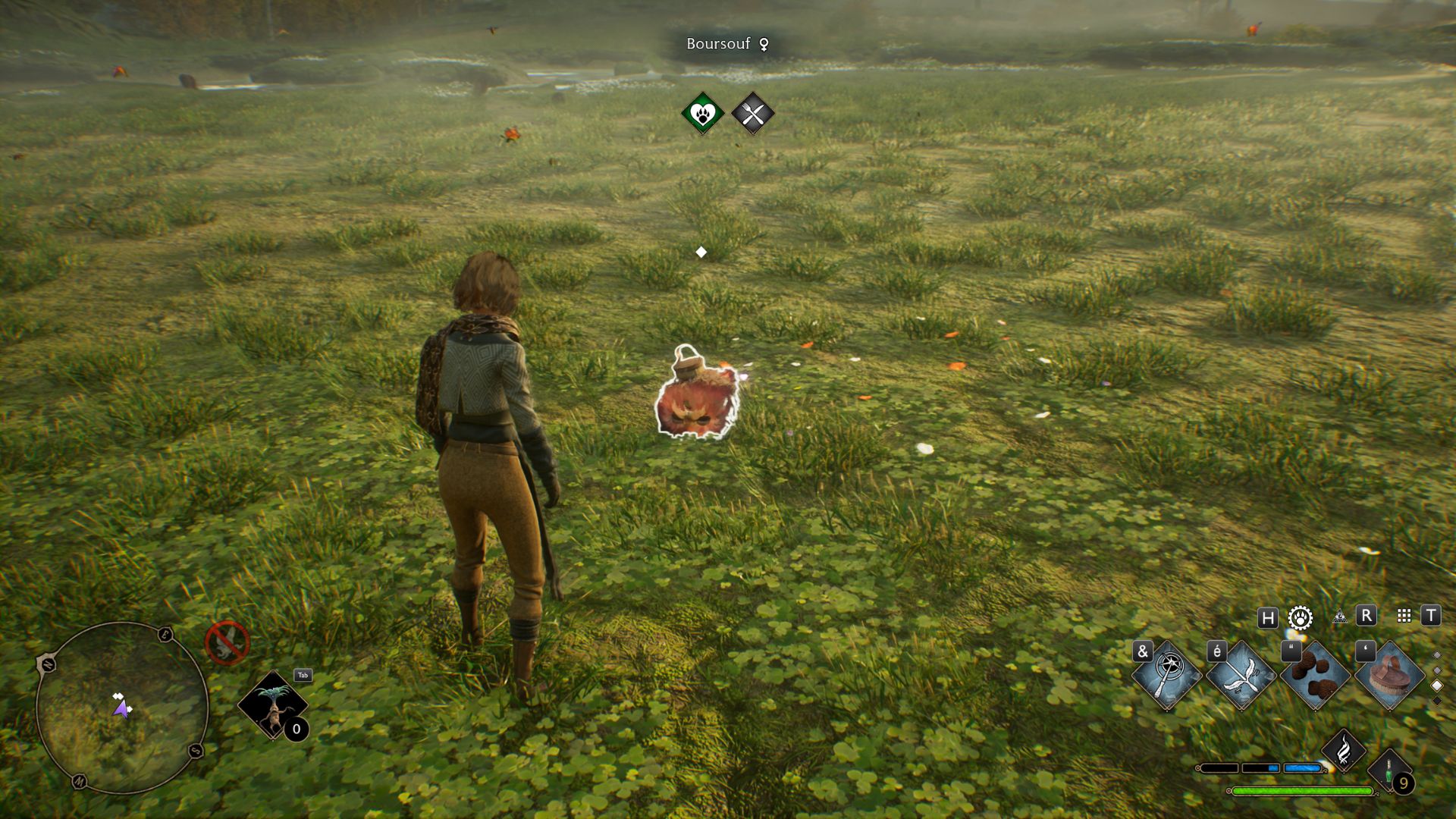This screenshot has height=819, width=1456.
Task: Switch to the highlighted white spell-set diamond
Action: pyautogui.click(x=1436, y=686)
